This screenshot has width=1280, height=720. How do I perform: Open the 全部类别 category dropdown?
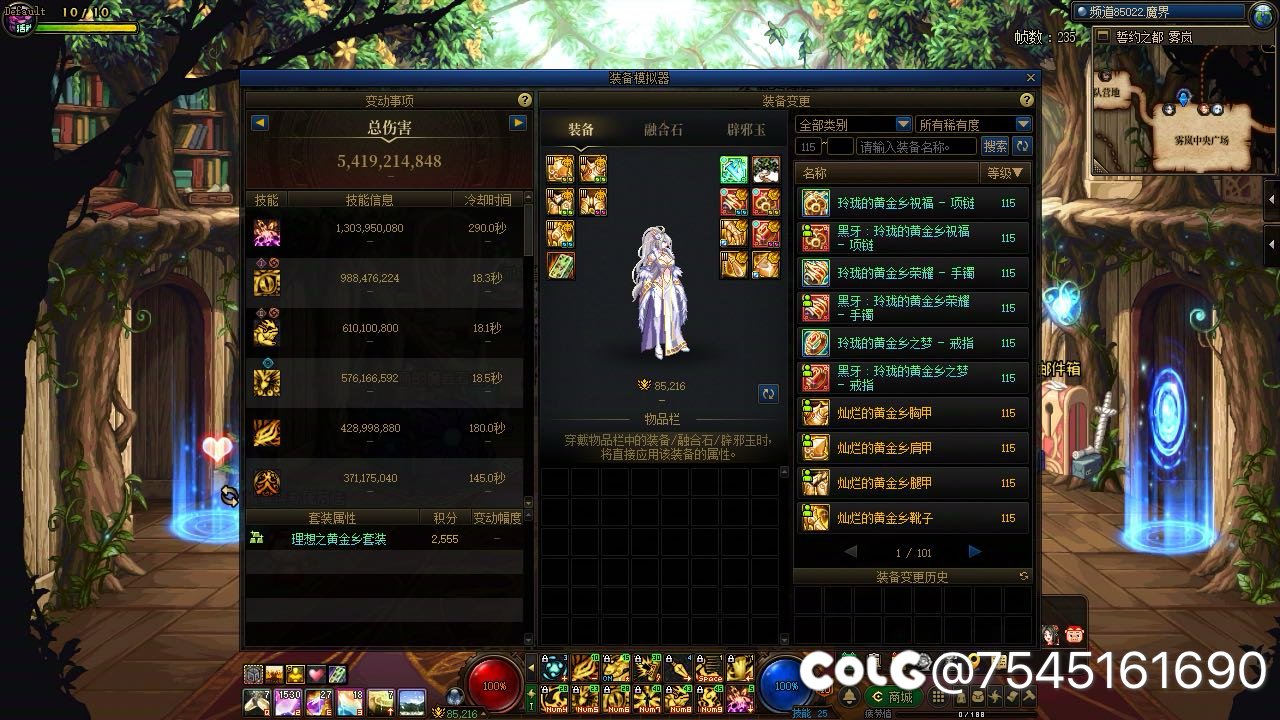click(x=852, y=123)
